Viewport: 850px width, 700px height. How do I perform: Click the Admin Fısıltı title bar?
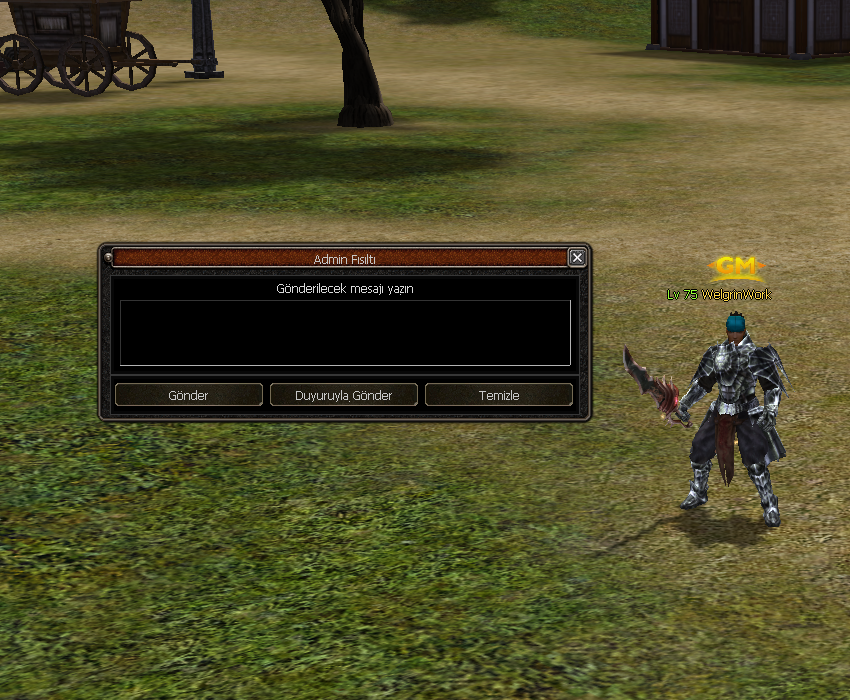(340, 258)
